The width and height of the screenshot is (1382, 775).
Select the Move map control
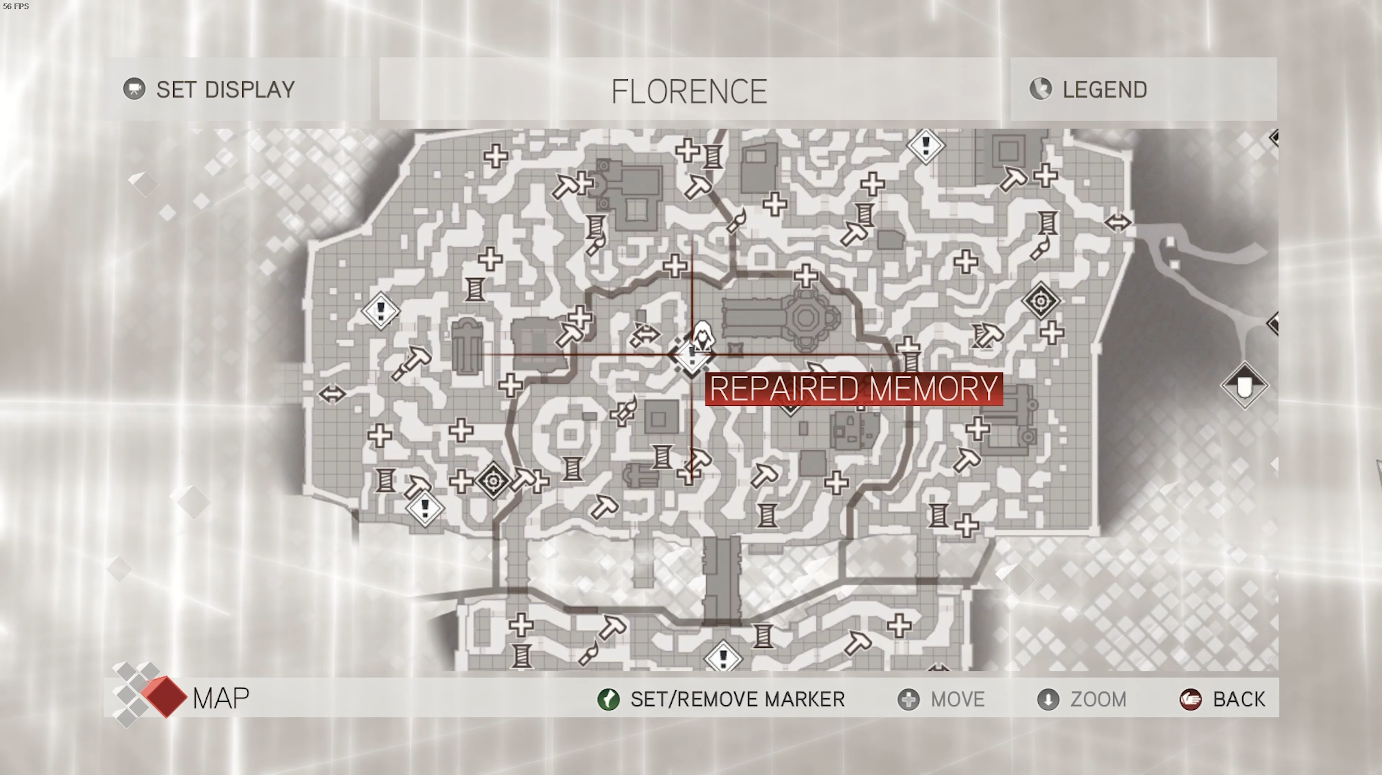941,699
